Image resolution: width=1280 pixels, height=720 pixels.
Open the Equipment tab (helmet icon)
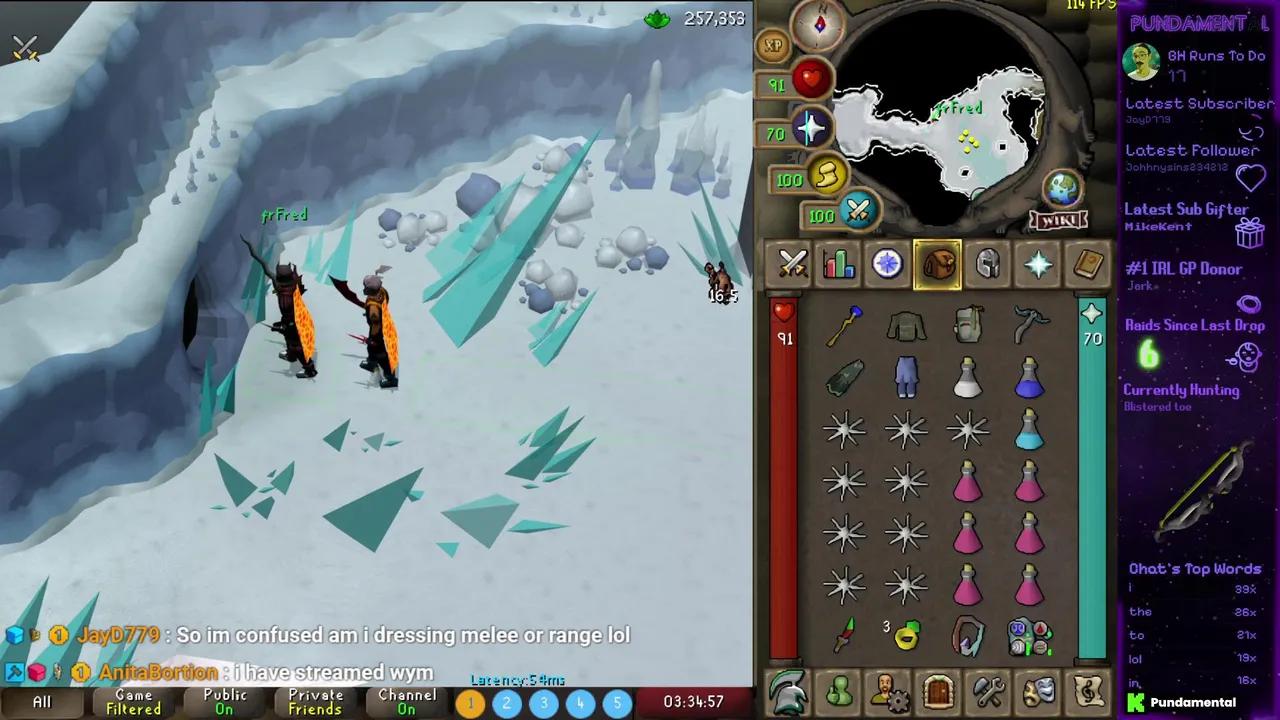point(987,263)
